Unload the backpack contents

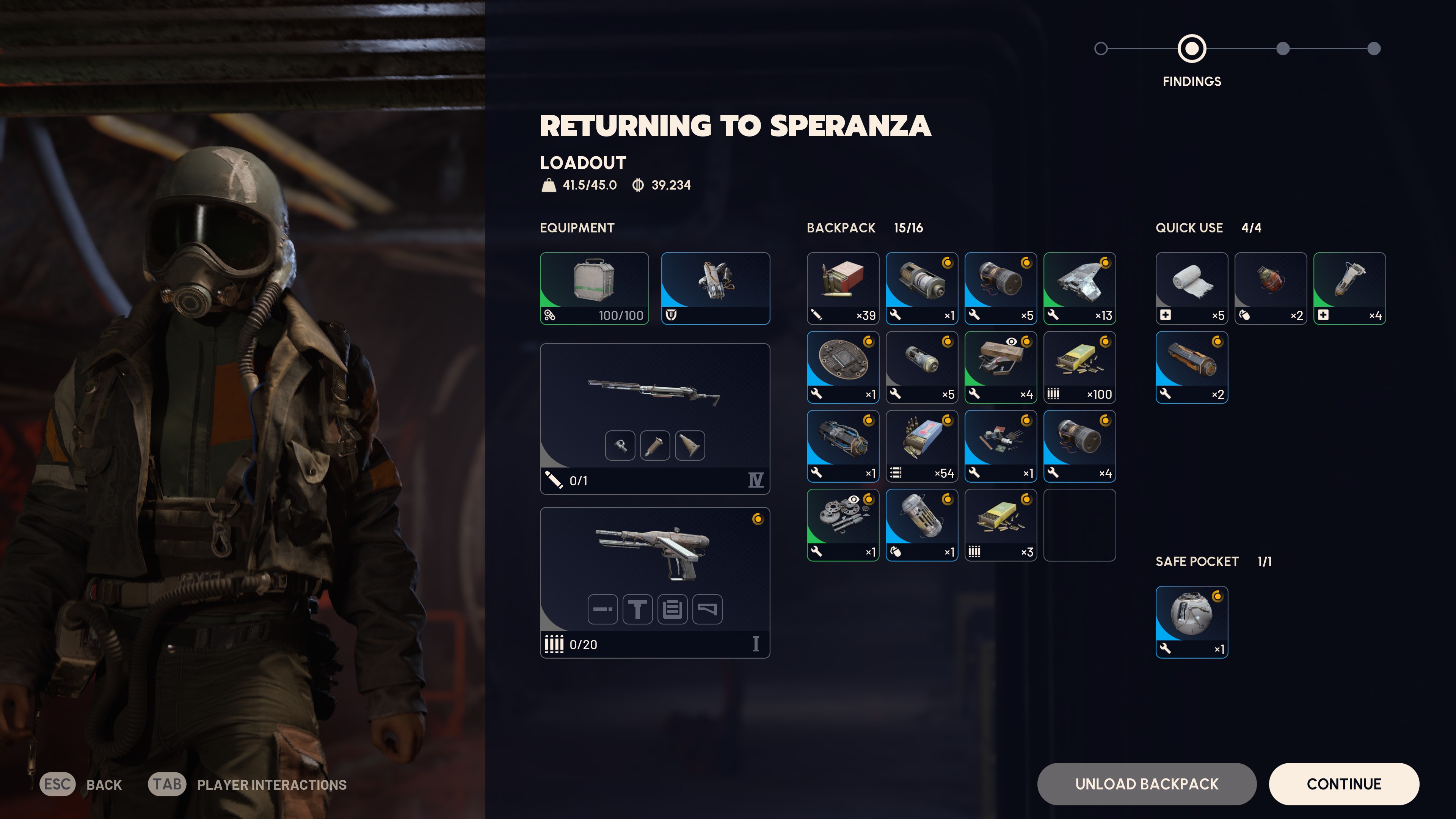(x=1146, y=784)
